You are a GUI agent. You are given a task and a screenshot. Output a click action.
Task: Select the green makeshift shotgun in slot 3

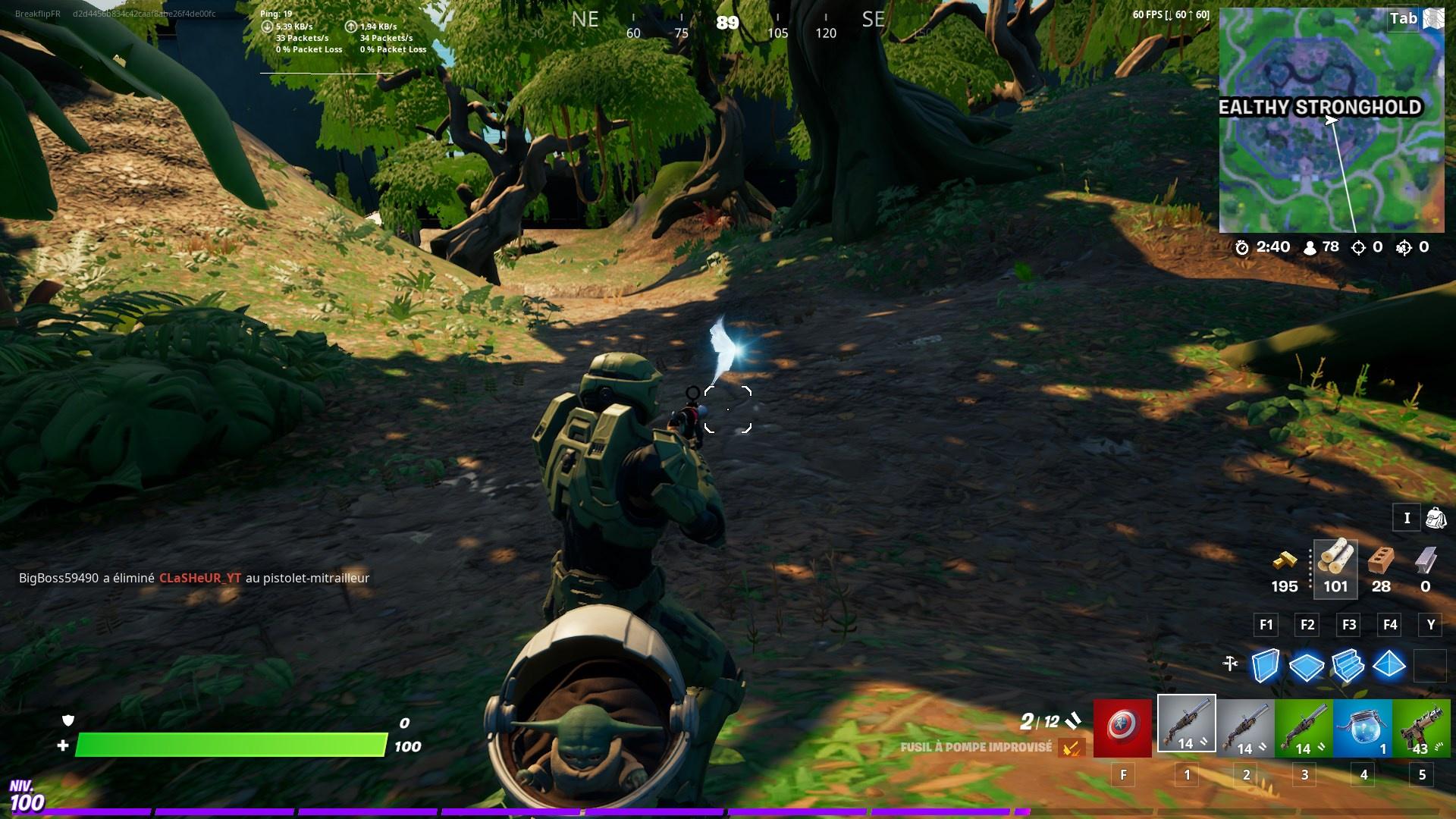[x=1305, y=729]
